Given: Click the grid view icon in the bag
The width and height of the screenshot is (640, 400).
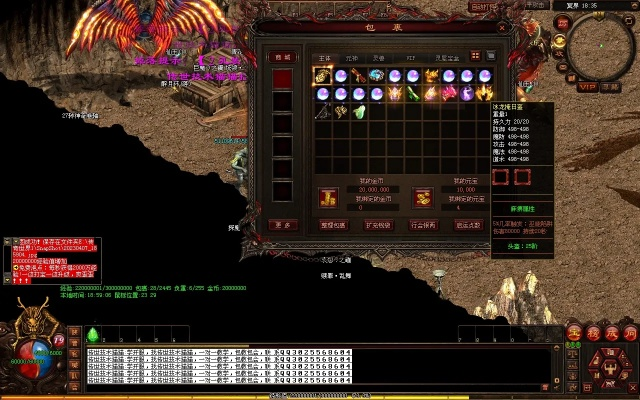Looking at the screenshot, I should point(476,56).
